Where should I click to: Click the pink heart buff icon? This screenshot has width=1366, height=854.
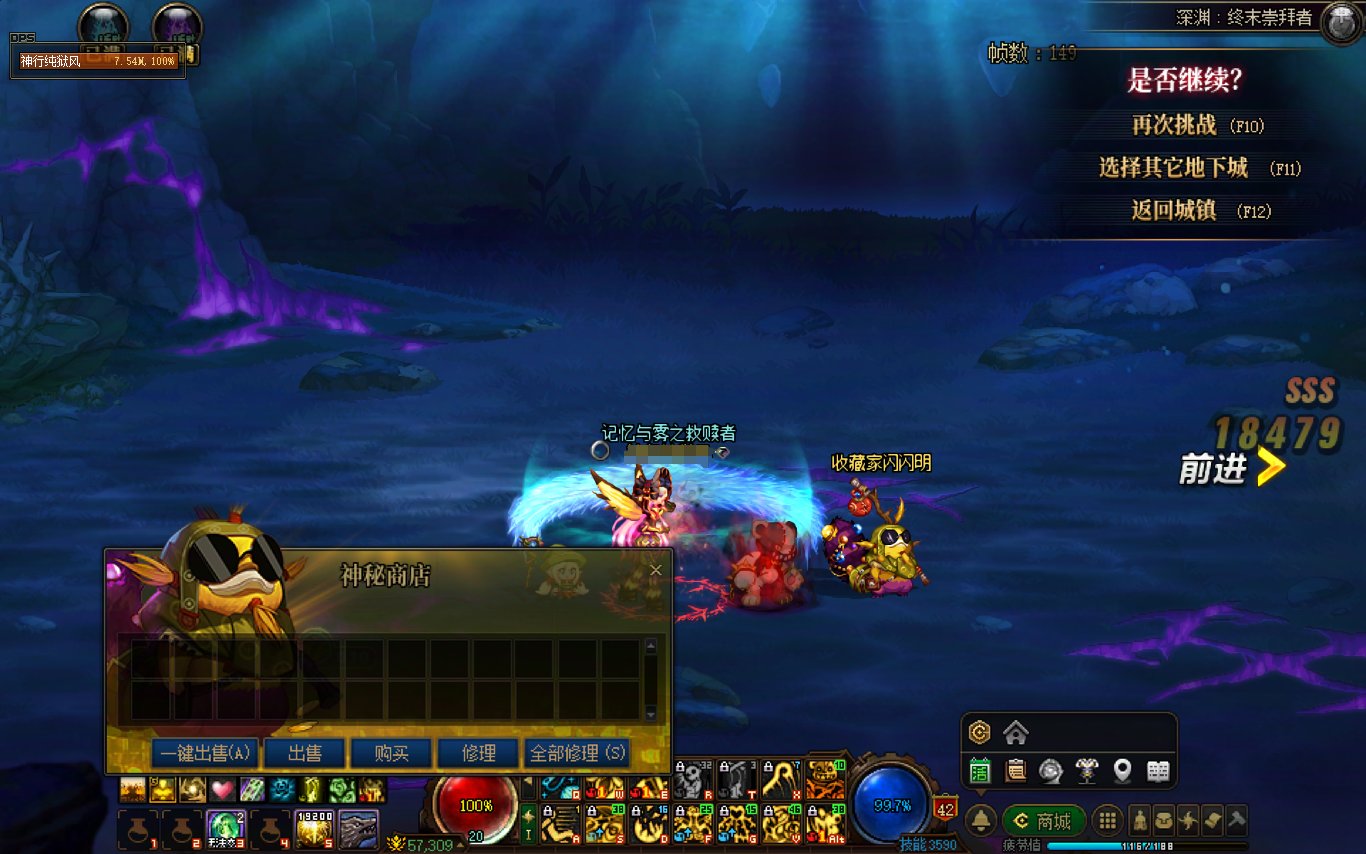(222, 790)
